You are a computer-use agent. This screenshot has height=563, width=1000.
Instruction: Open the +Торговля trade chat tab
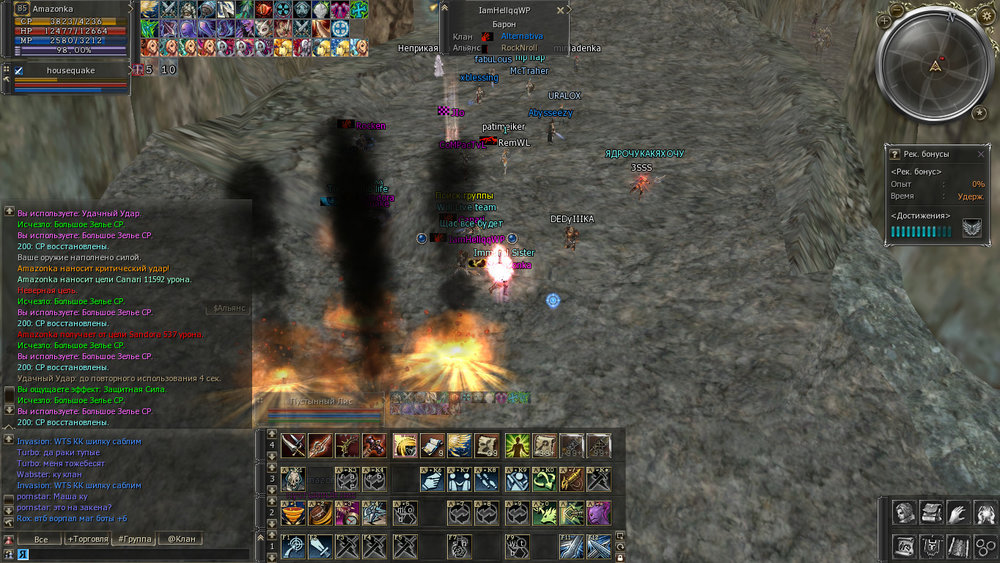[x=87, y=539]
